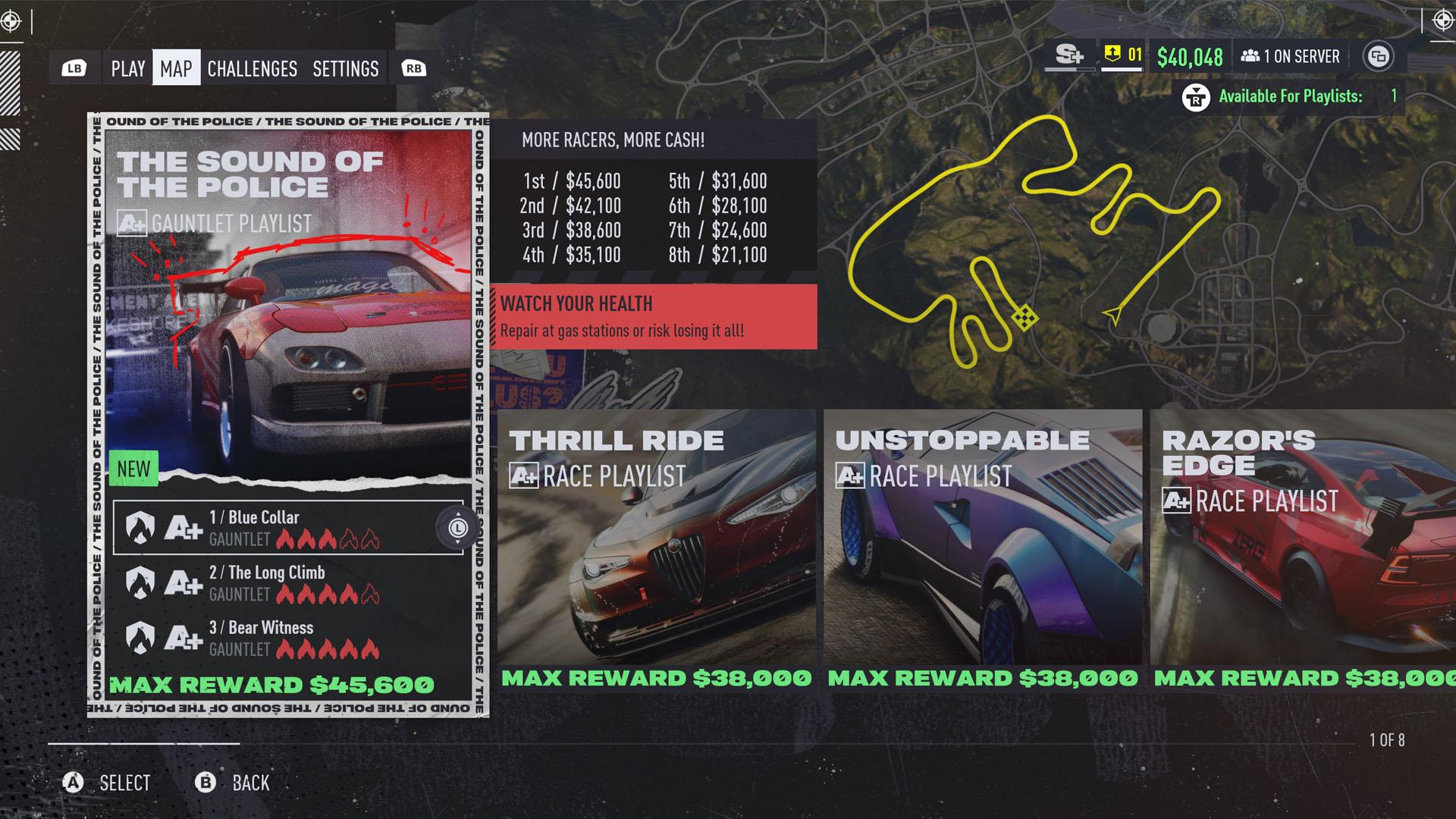This screenshot has width=1456, height=819.
Task: Select the Available For Playlists reward icon
Action: [x=1197, y=97]
